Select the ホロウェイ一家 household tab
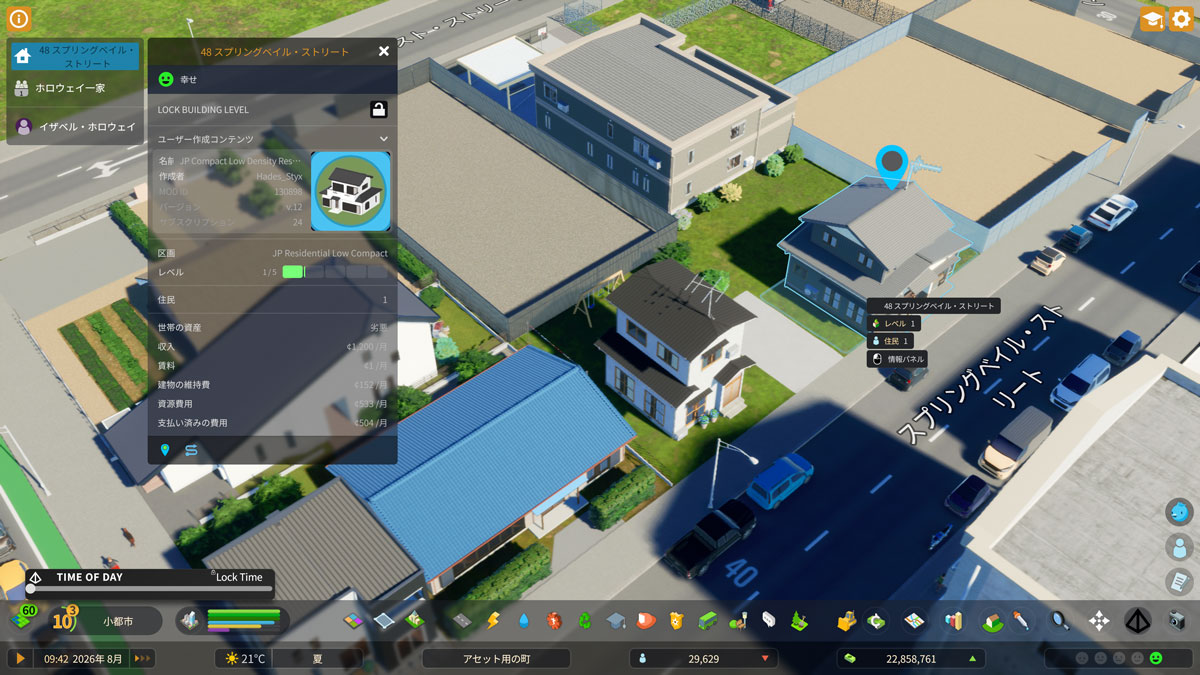This screenshot has width=1200, height=675. click(74, 88)
